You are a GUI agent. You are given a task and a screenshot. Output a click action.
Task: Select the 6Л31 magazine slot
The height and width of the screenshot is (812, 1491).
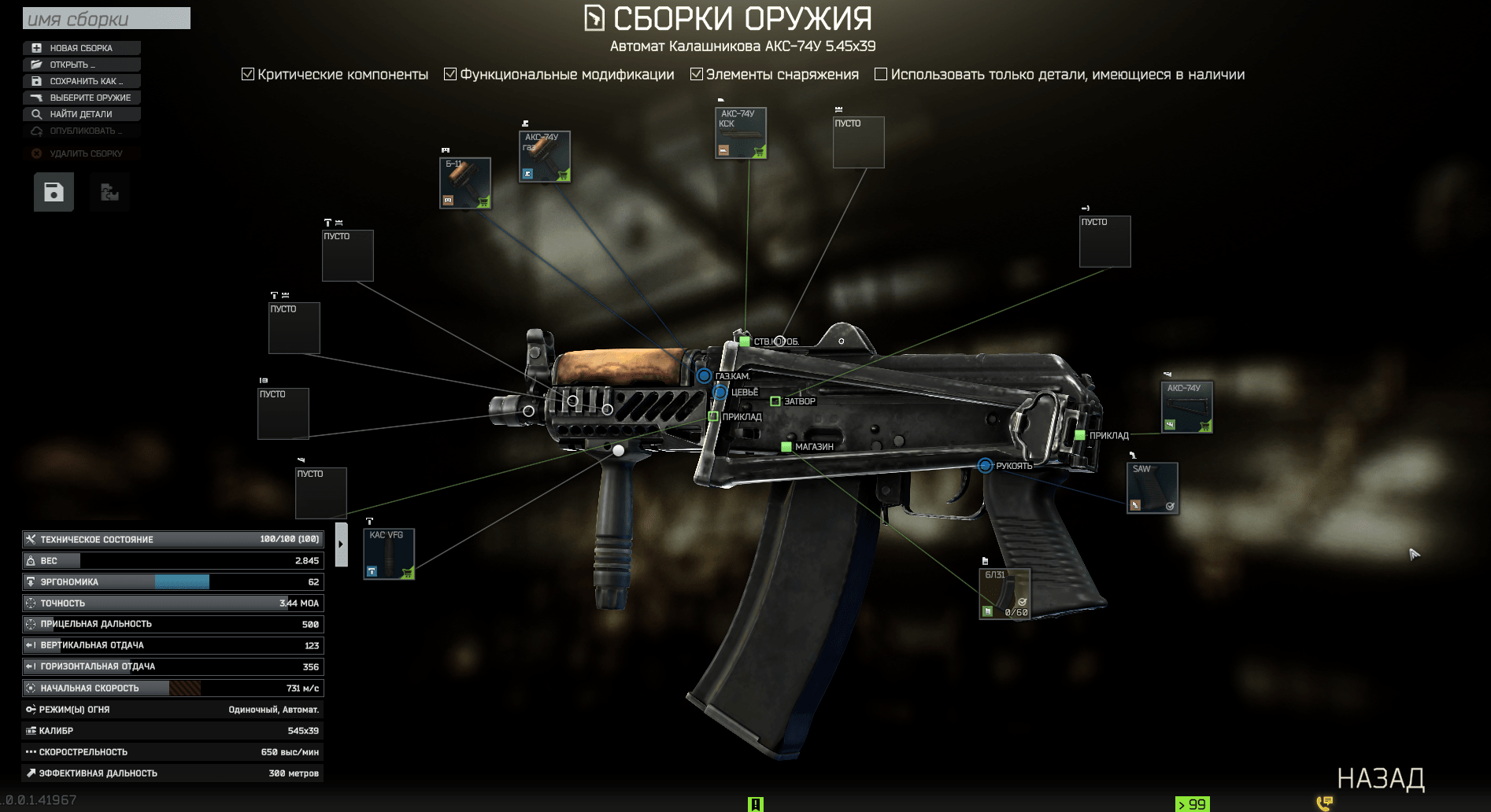pos(1004,593)
